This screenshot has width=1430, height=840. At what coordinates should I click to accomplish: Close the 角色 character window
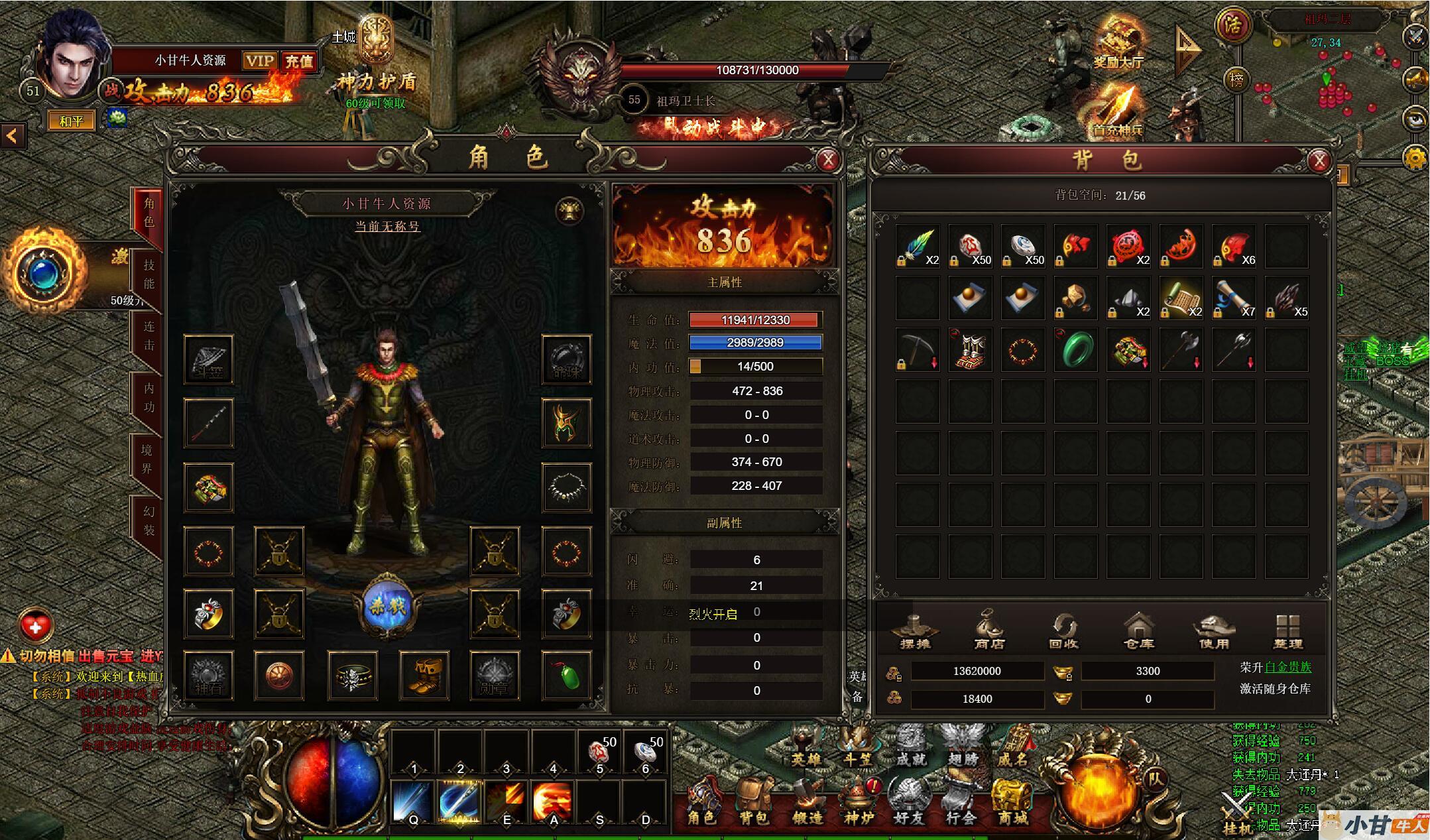click(x=828, y=160)
